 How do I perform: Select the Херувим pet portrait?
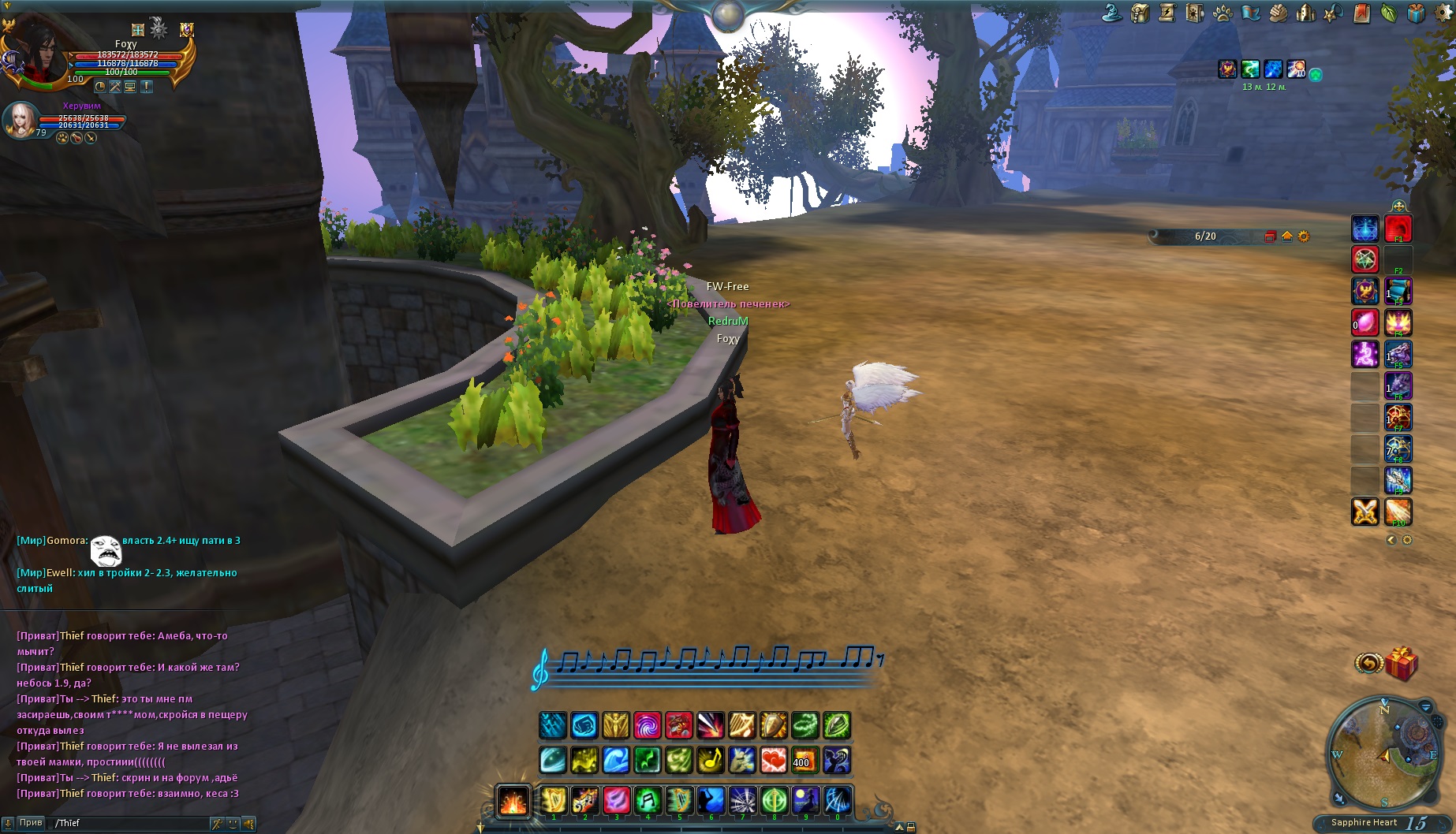click(21, 120)
